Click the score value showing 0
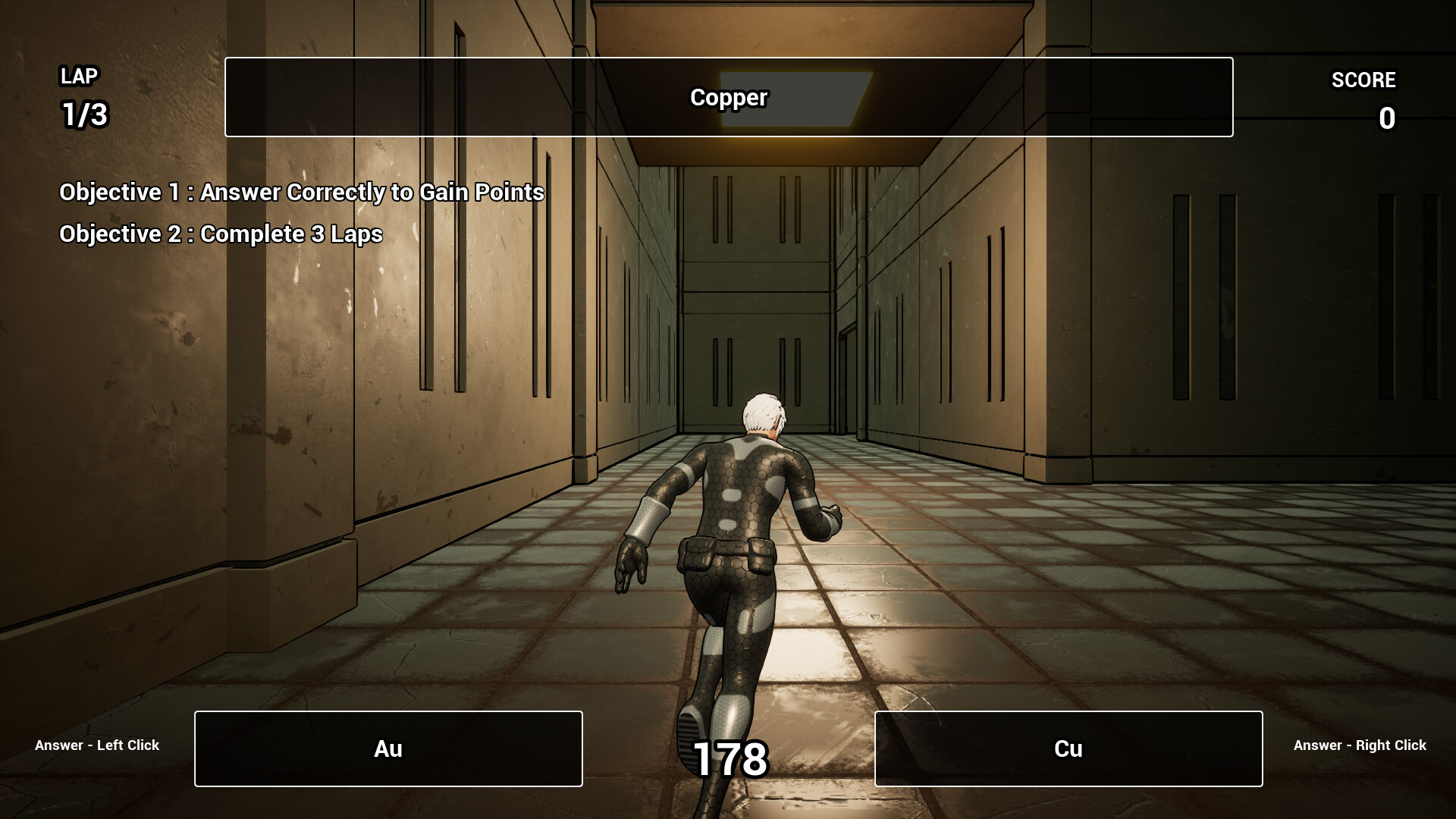This screenshot has width=1456, height=819. (1385, 118)
